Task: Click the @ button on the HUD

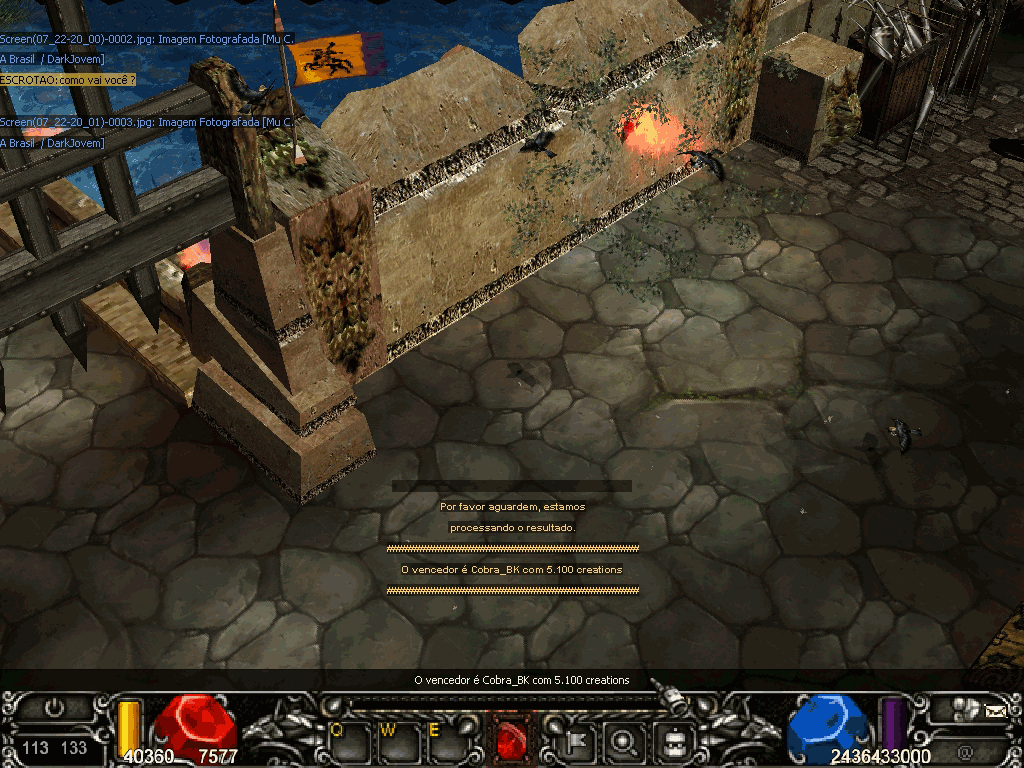Action: tap(965, 751)
